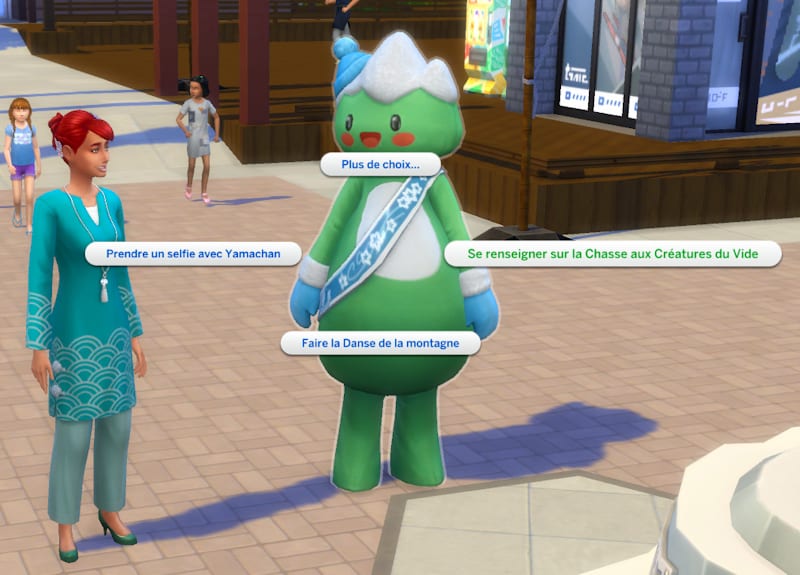
Task: Choose 'Plus de choix...' interaction option
Action: 369,164
